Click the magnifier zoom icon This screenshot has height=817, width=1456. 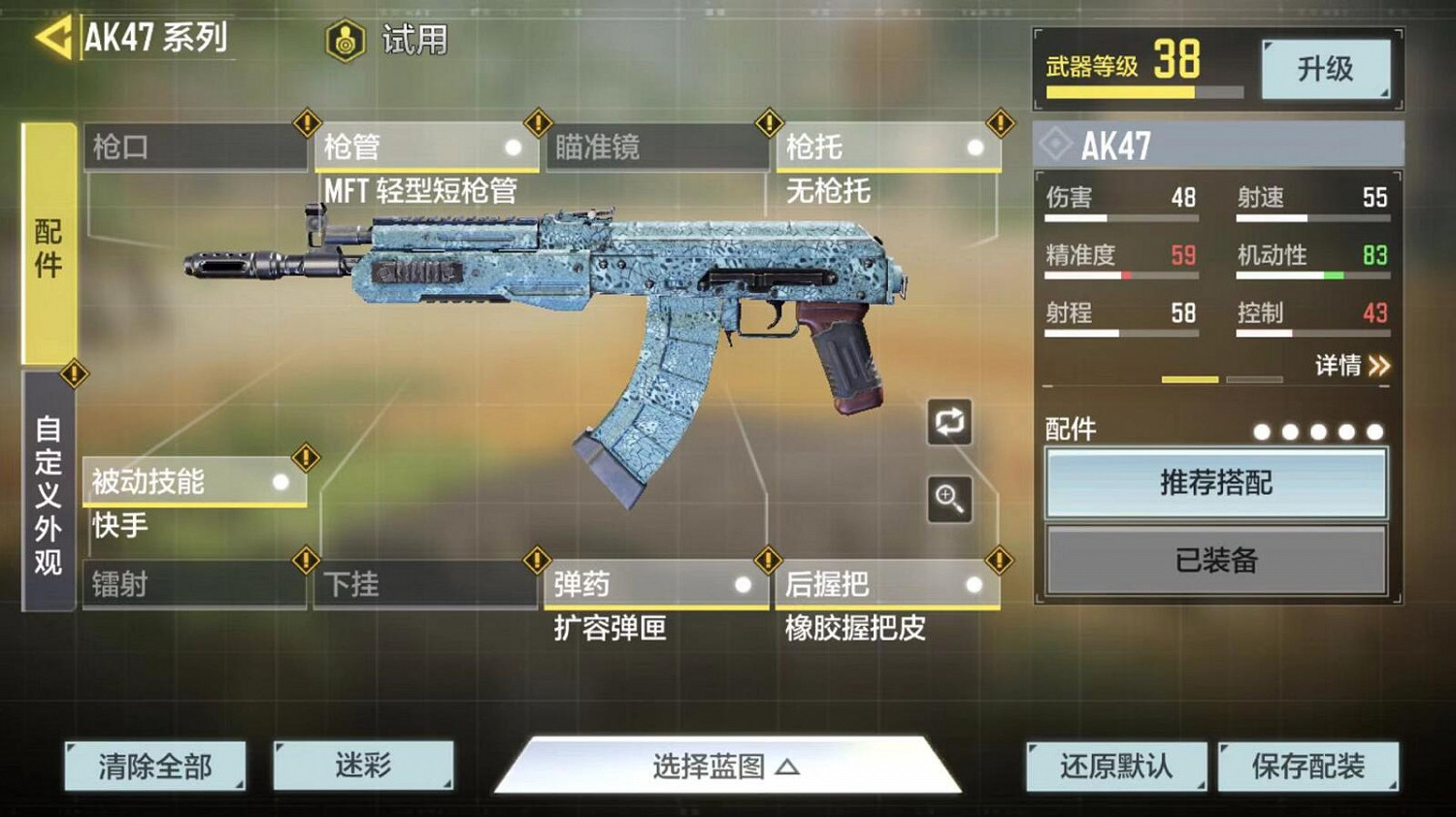[x=948, y=501]
